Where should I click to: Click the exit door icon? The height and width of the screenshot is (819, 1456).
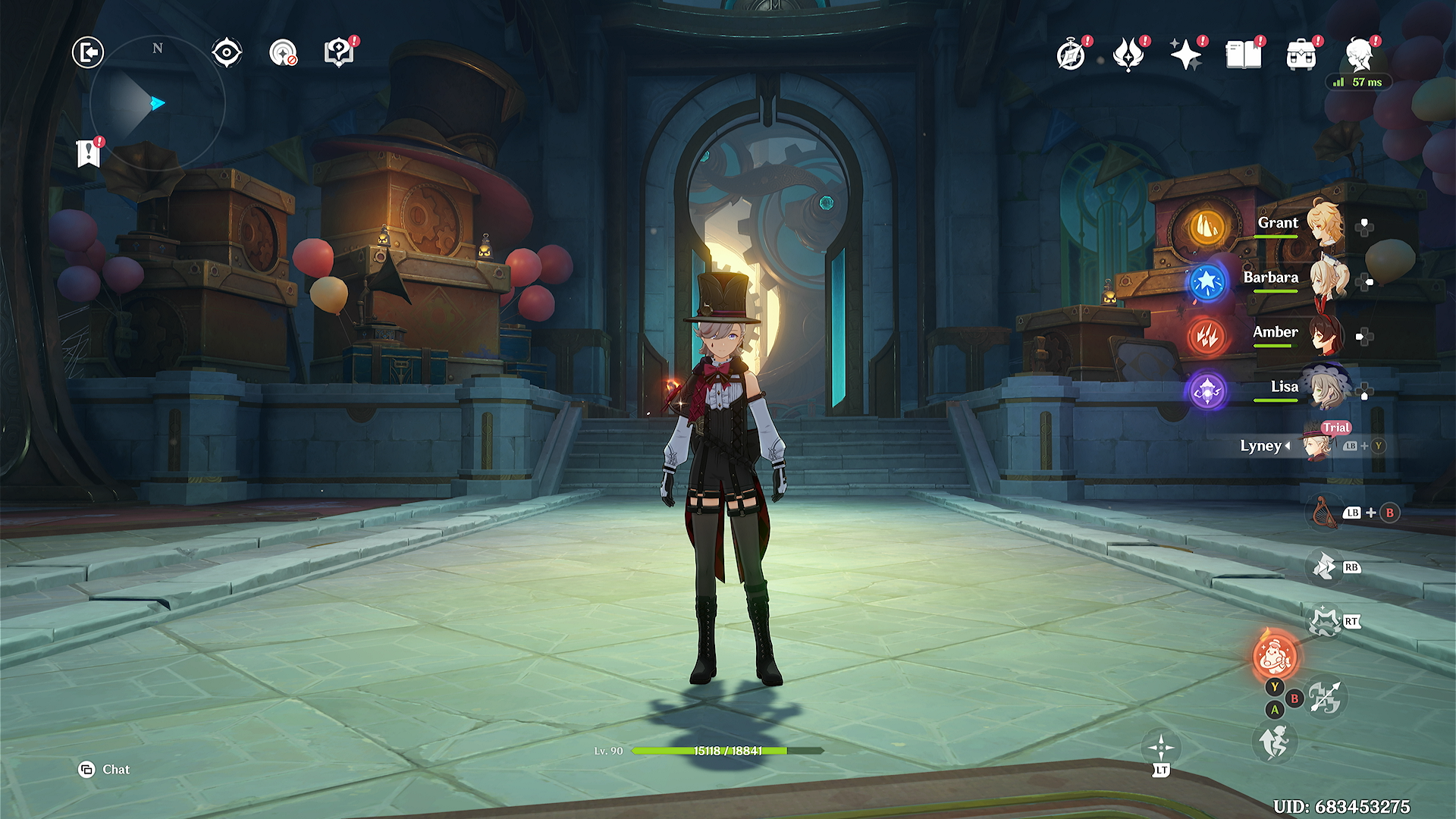click(x=88, y=53)
